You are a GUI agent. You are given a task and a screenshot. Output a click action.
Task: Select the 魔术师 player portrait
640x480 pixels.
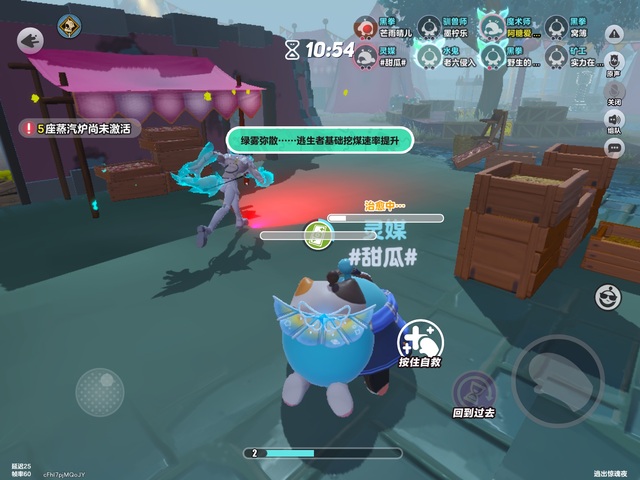[x=490, y=26]
